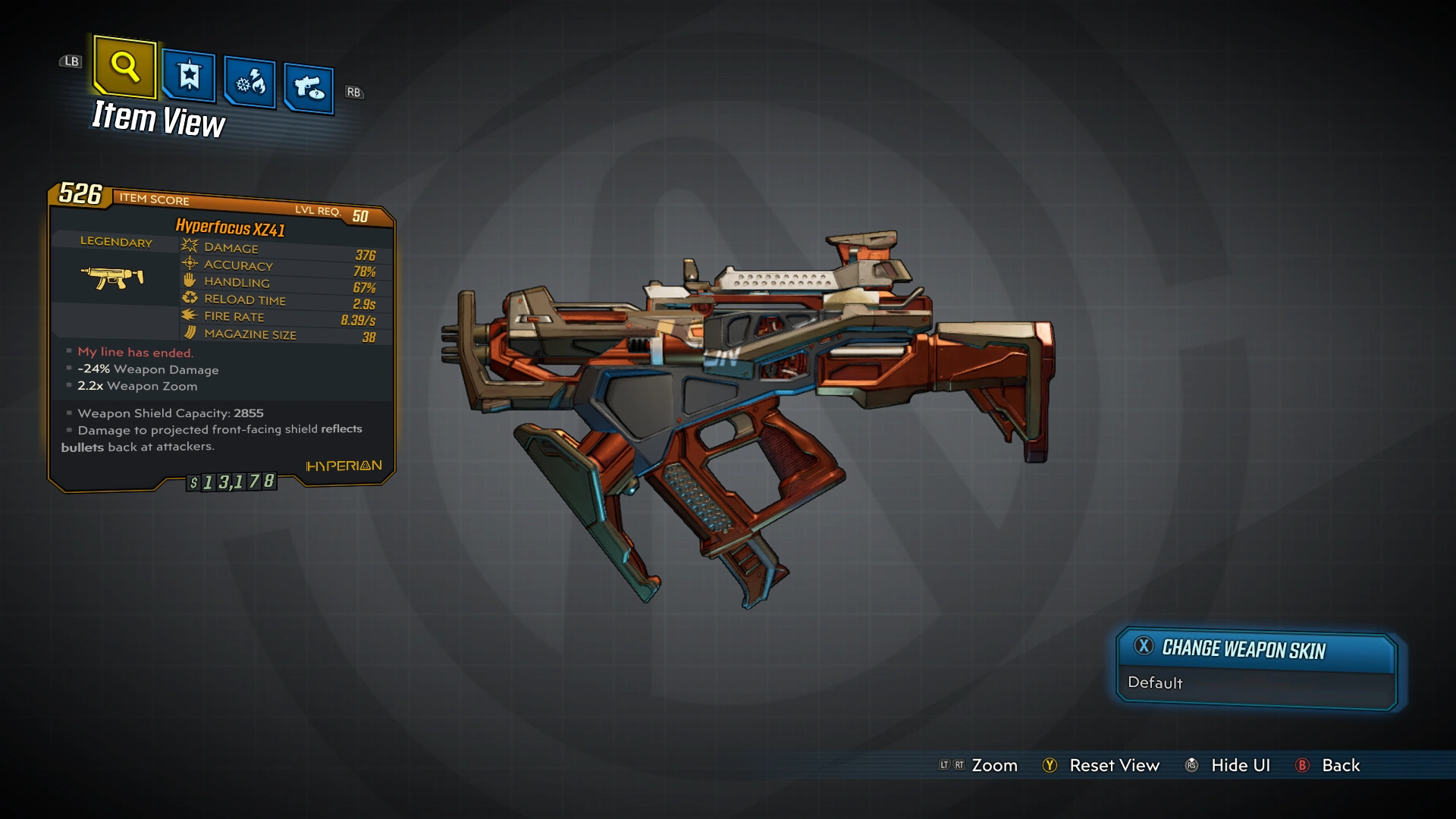Click the $13,178 sell value display
The width and height of the screenshot is (1456, 819).
click(x=234, y=482)
